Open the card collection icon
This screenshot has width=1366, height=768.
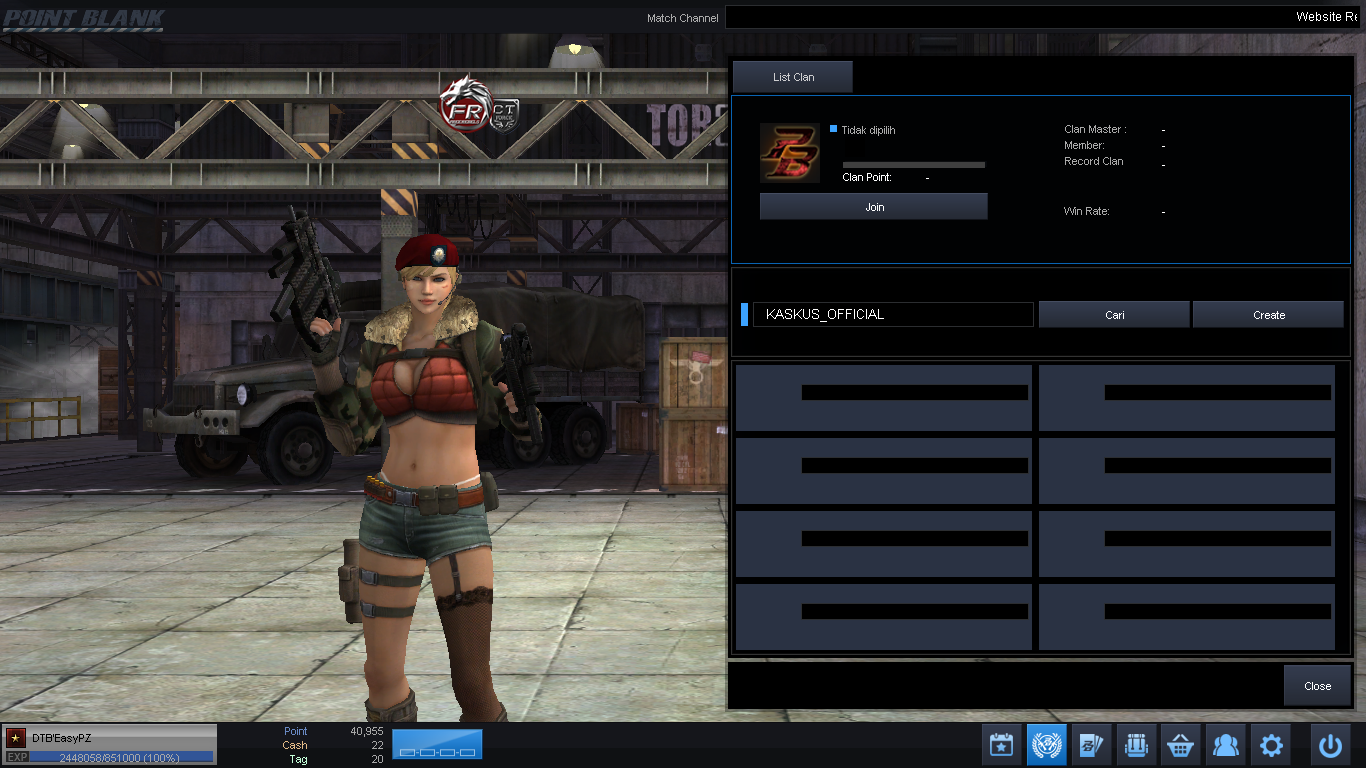(1091, 744)
